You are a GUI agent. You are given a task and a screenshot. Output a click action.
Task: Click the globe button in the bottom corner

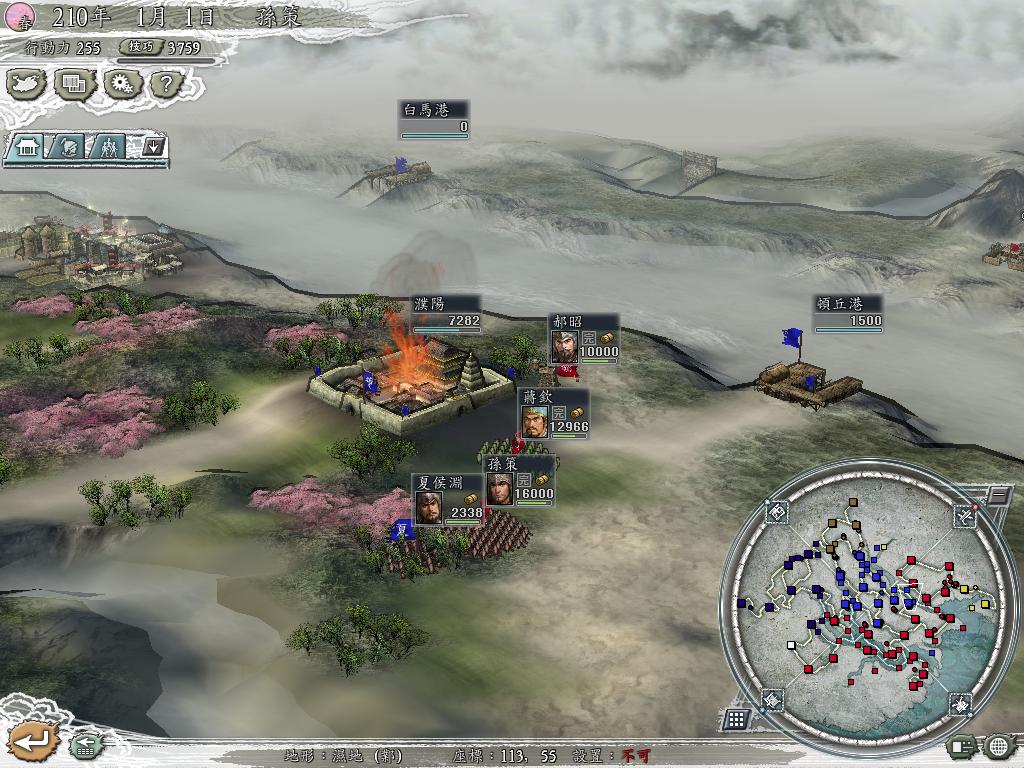[998, 746]
